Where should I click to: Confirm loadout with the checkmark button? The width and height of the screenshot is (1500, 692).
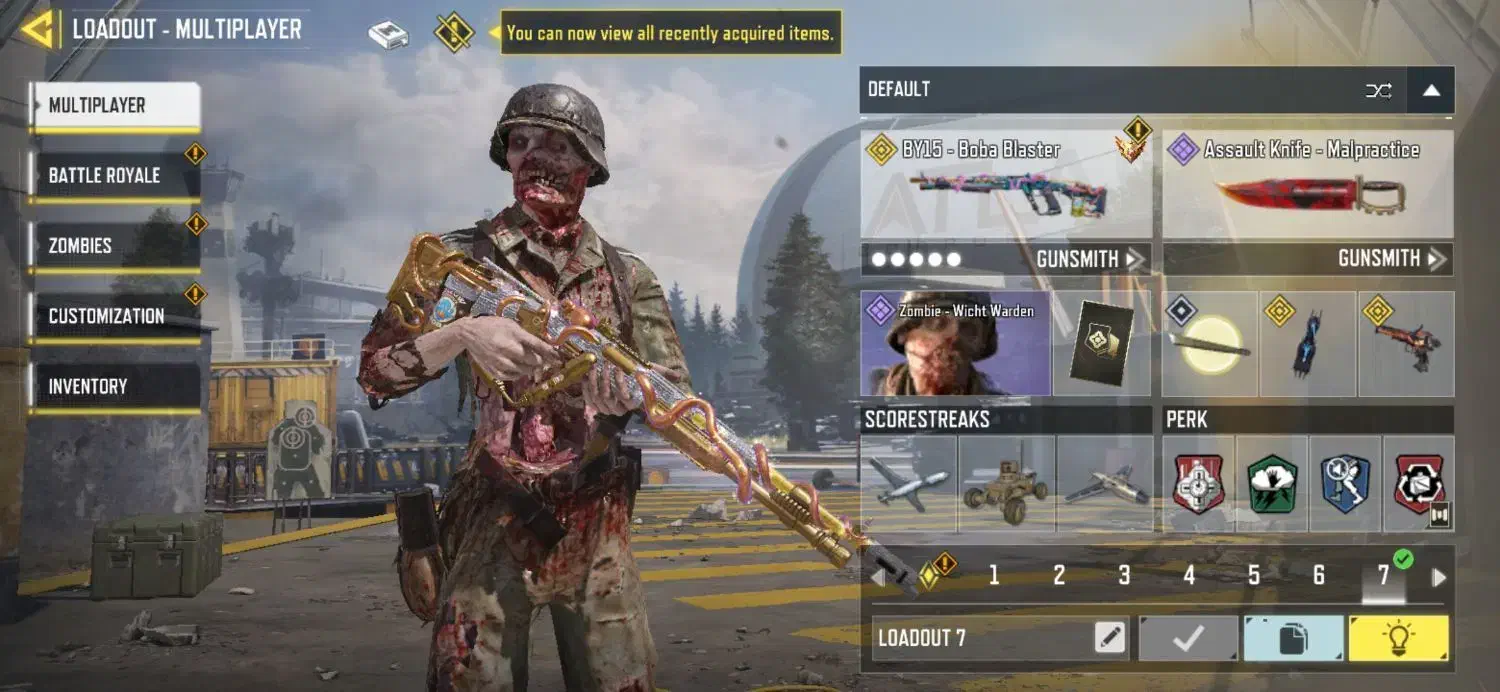(1189, 638)
